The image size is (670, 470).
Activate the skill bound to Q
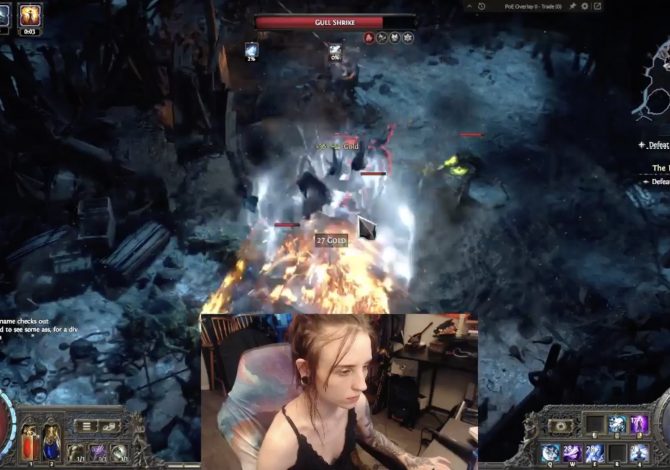point(551,453)
